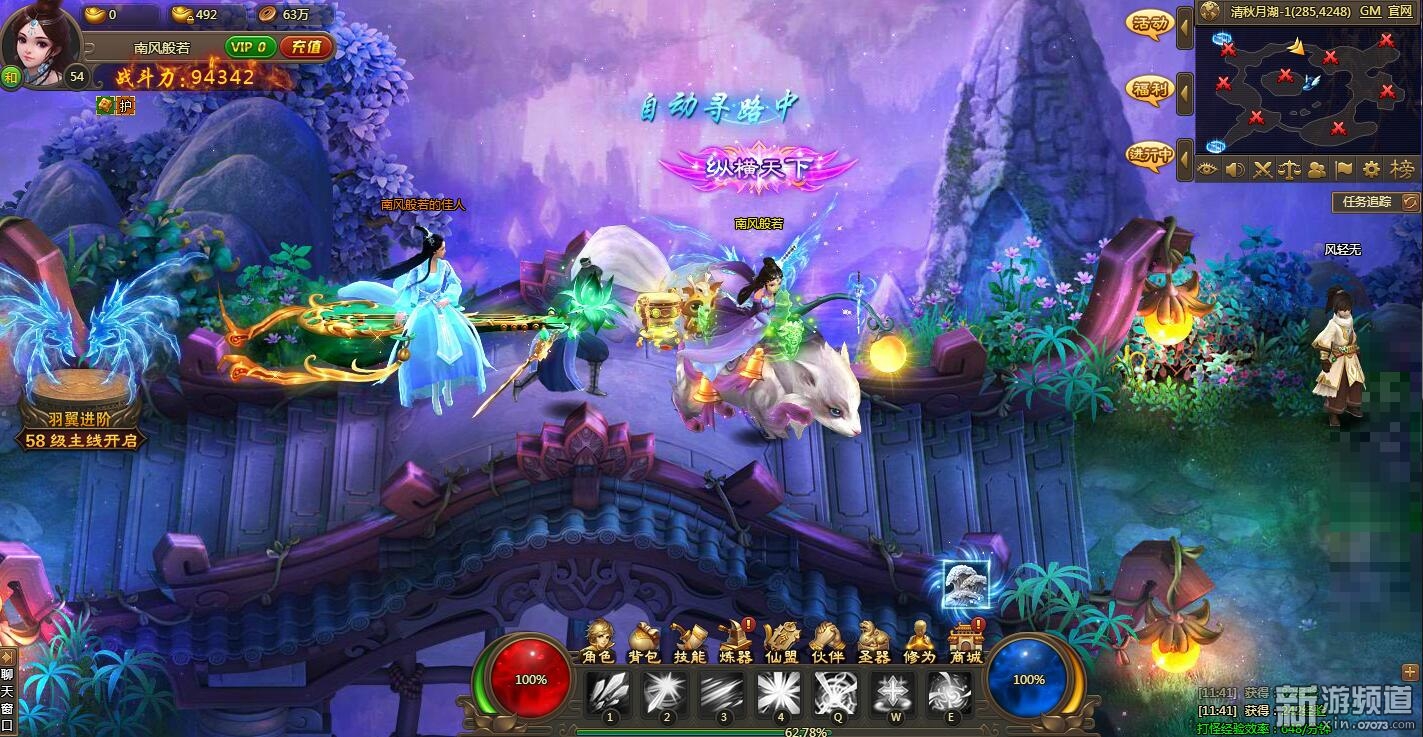Click the player portrait avatar

41,45
